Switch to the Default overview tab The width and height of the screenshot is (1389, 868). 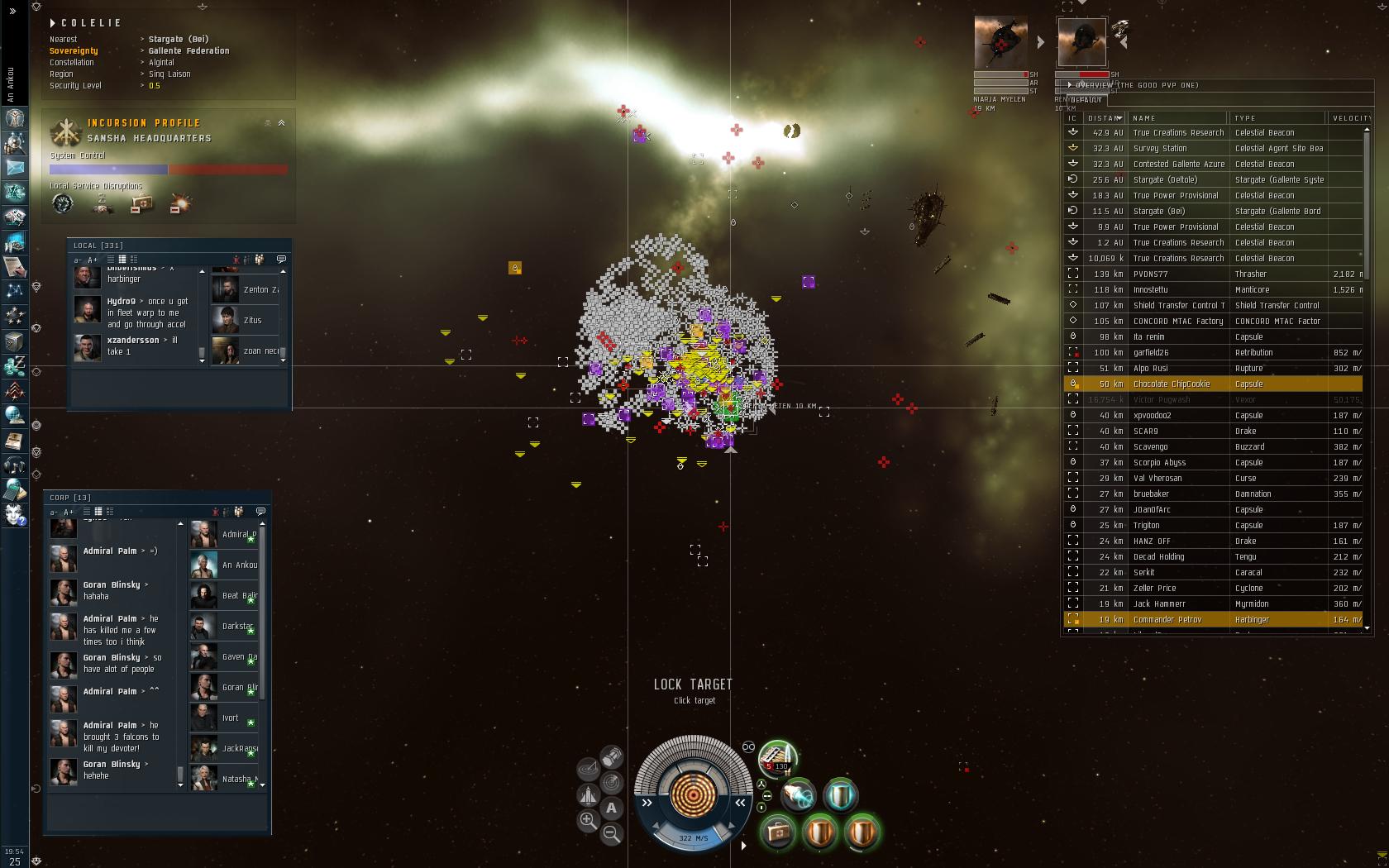click(x=1086, y=100)
